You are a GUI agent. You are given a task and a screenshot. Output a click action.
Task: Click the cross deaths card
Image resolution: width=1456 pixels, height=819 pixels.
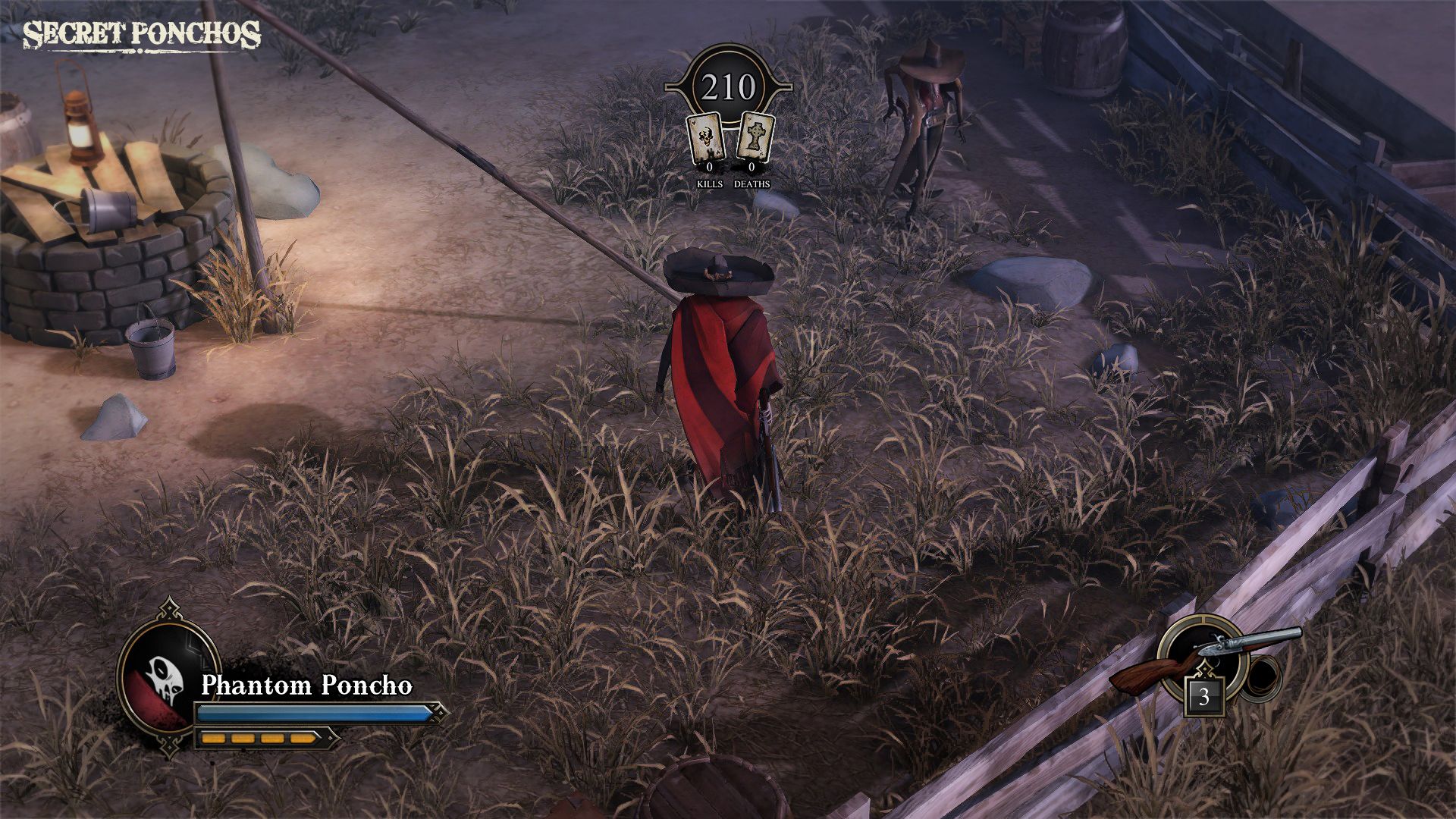pyautogui.click(x=756, y=135)
